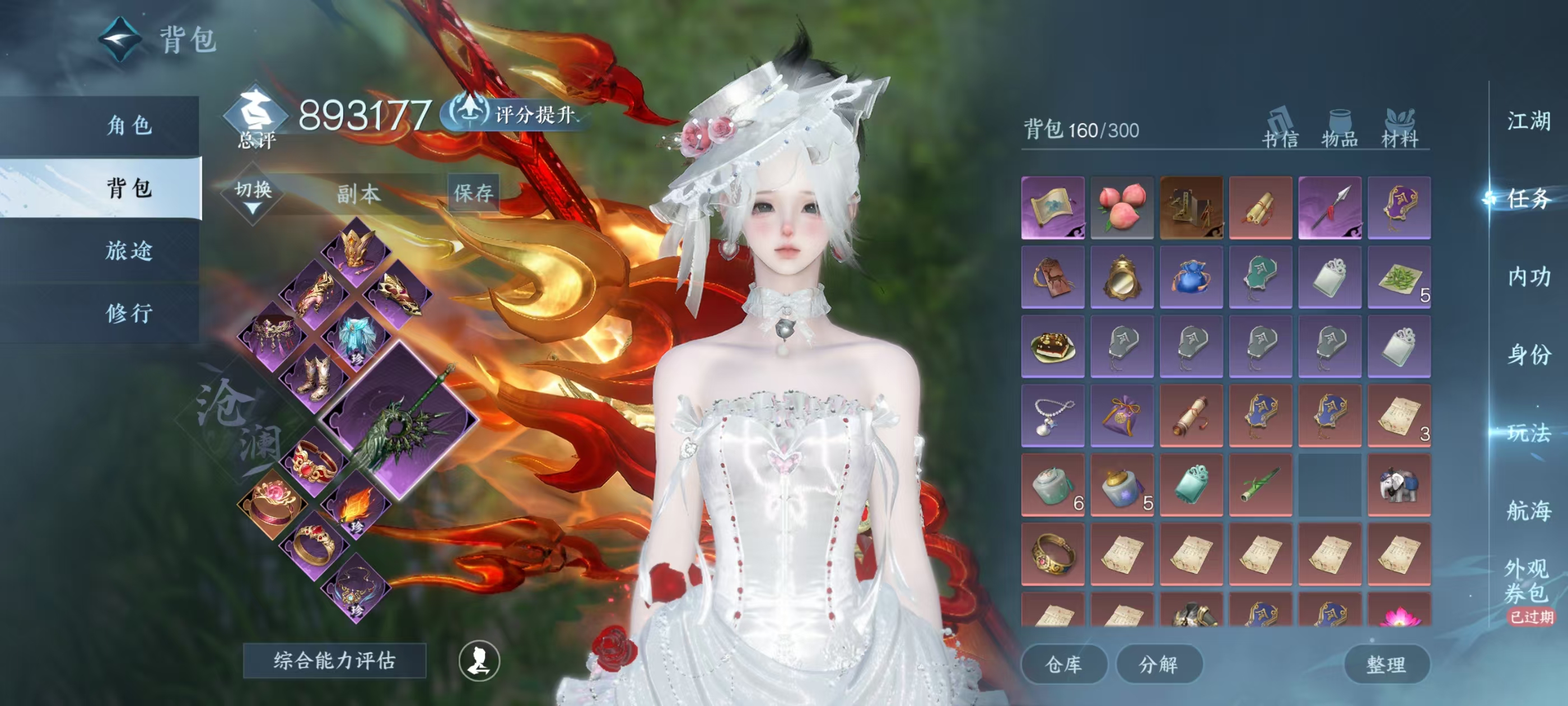Save the current equipment set with 保存

pos(473,193)
